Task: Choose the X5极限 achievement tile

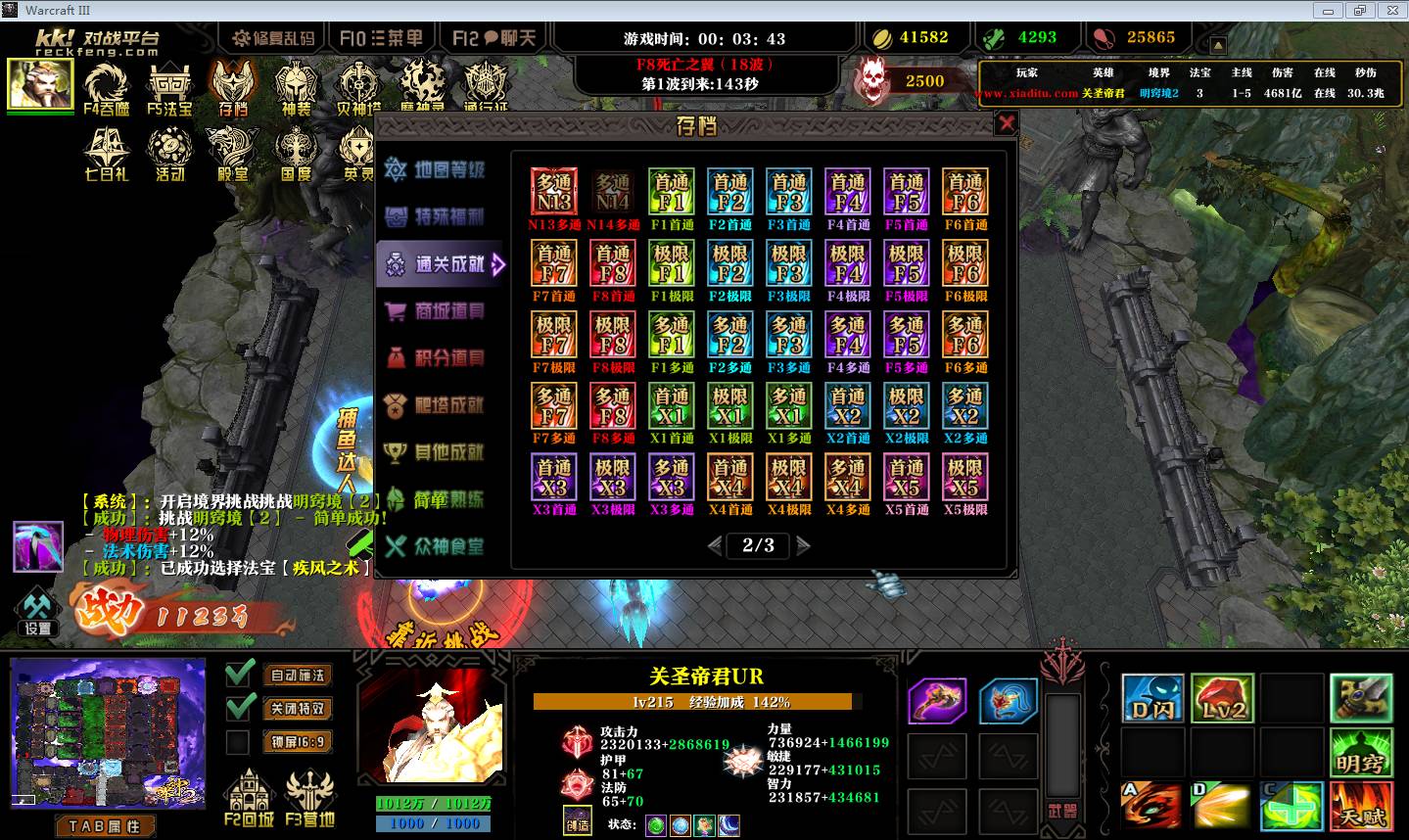Action: pos(965,478)
